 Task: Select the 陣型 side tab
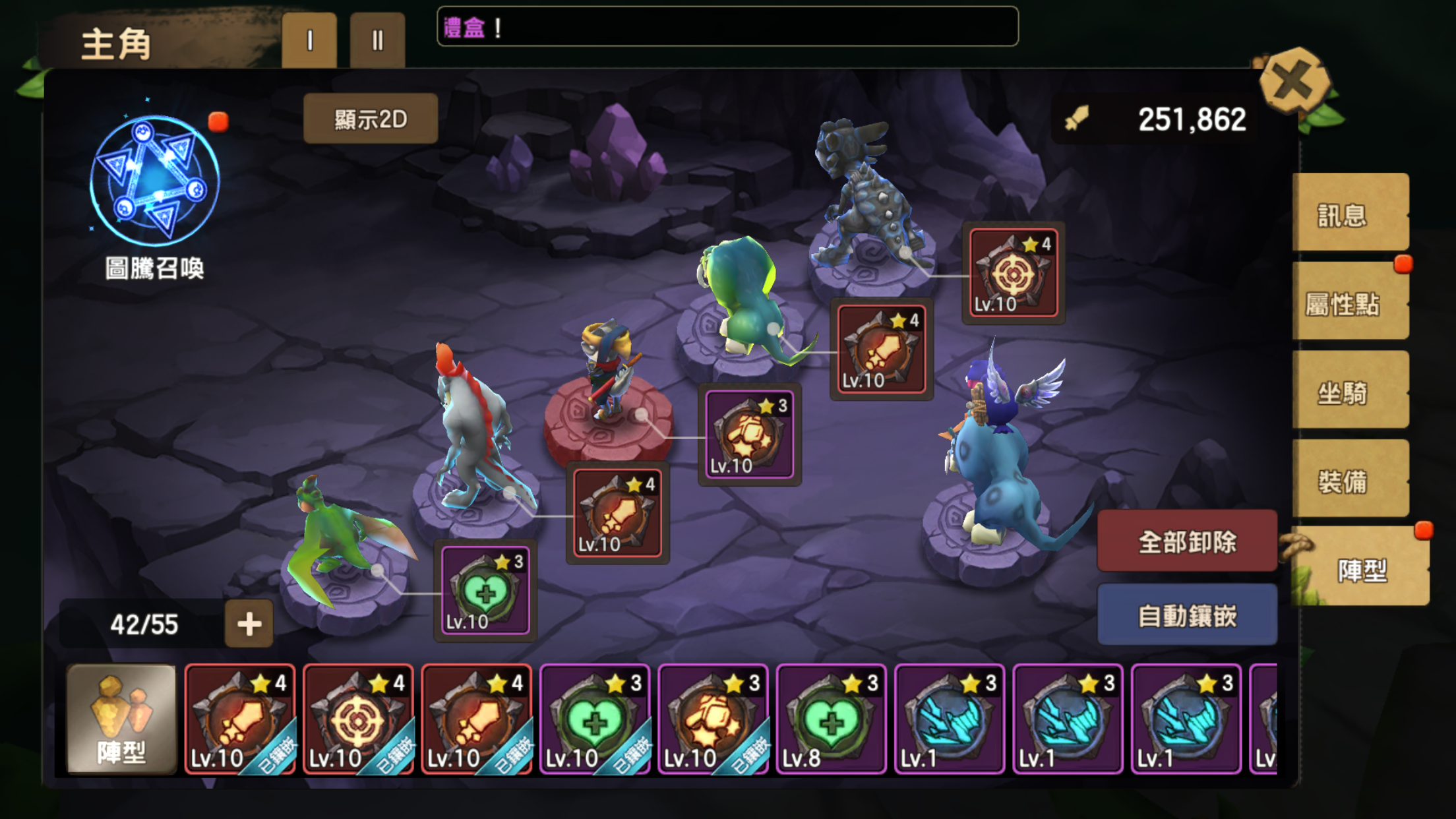[x=1361, y=569]
